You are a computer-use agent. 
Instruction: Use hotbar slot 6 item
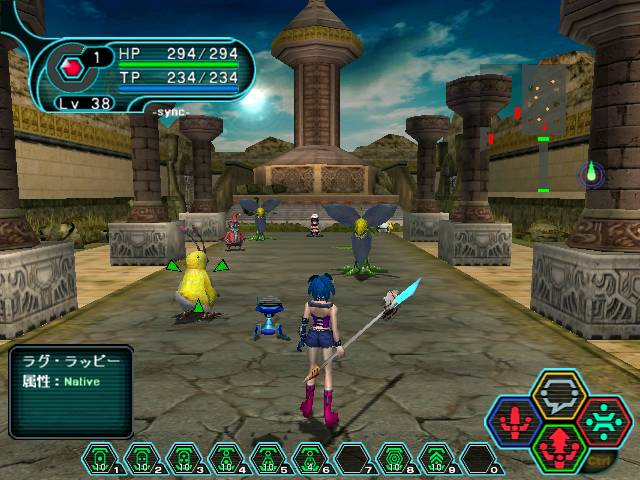pyautogui.click(x=310, y=459)
